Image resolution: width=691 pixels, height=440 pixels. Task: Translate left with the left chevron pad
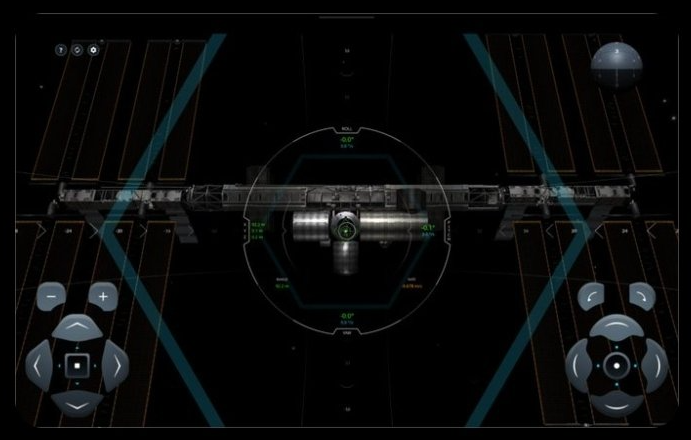point(39,366)
